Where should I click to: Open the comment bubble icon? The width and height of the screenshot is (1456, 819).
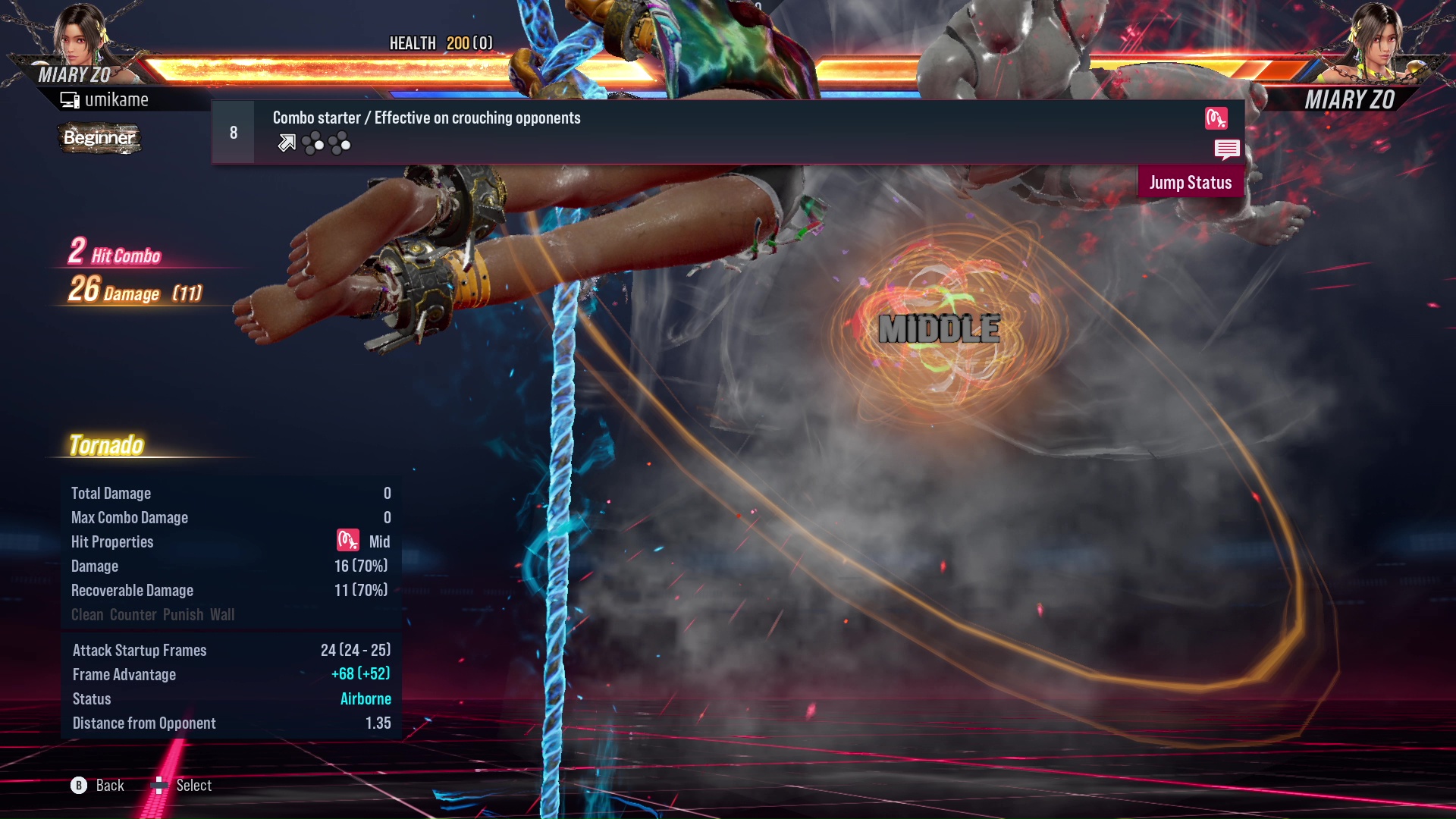coord(1227,150)
